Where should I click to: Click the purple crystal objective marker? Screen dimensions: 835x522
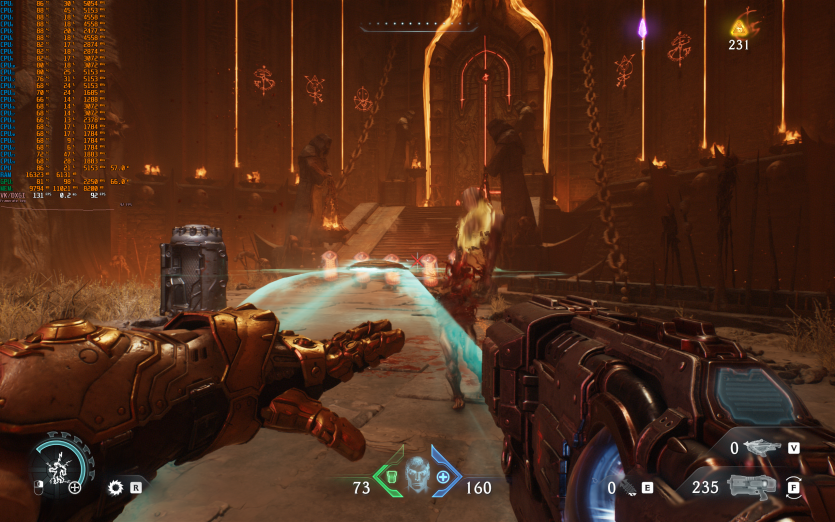[x=643, y=28]
